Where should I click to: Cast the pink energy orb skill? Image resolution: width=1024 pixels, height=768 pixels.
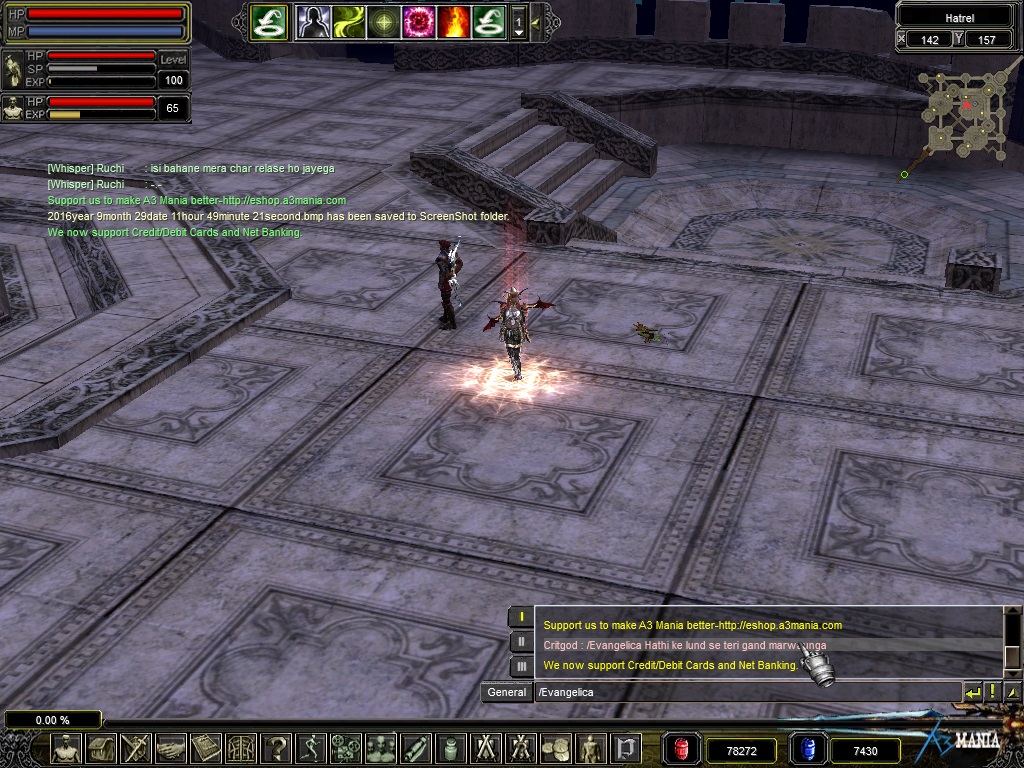pyautogui.click(x=417, y=21)
